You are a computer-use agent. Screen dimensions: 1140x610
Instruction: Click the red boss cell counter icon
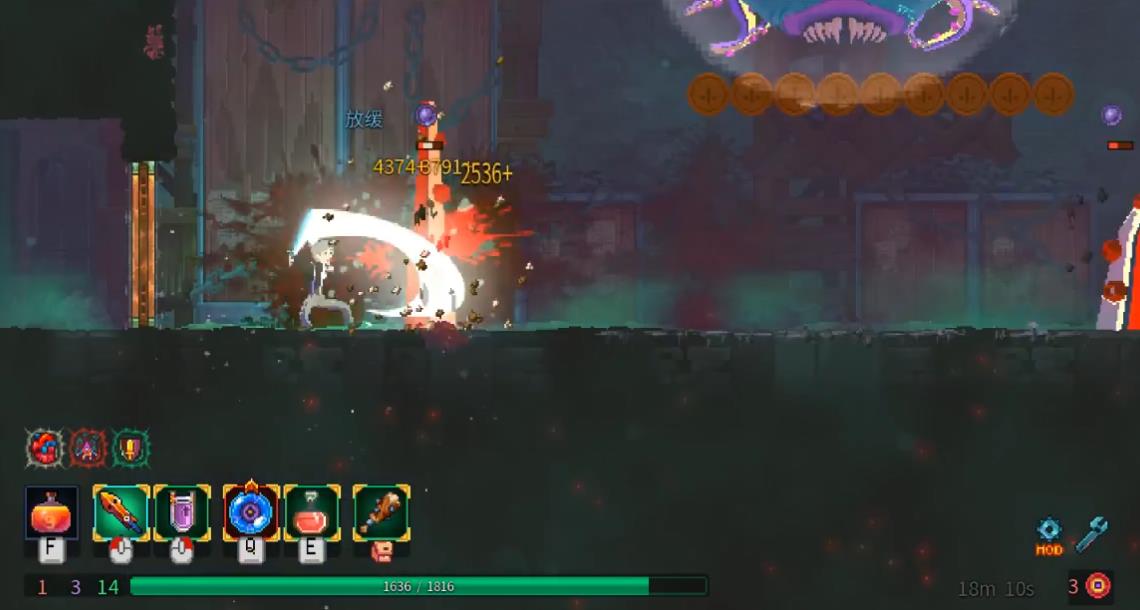click(x=1097, y=585)
